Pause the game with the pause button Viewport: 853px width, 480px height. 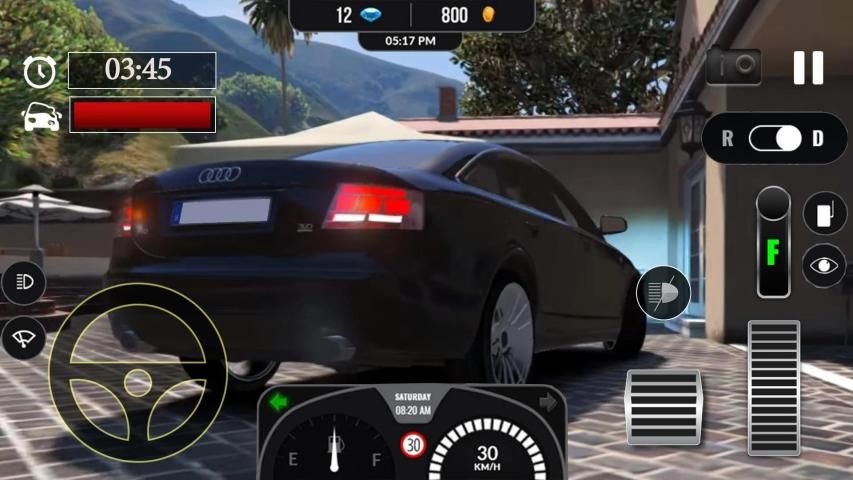click(808, 67)
